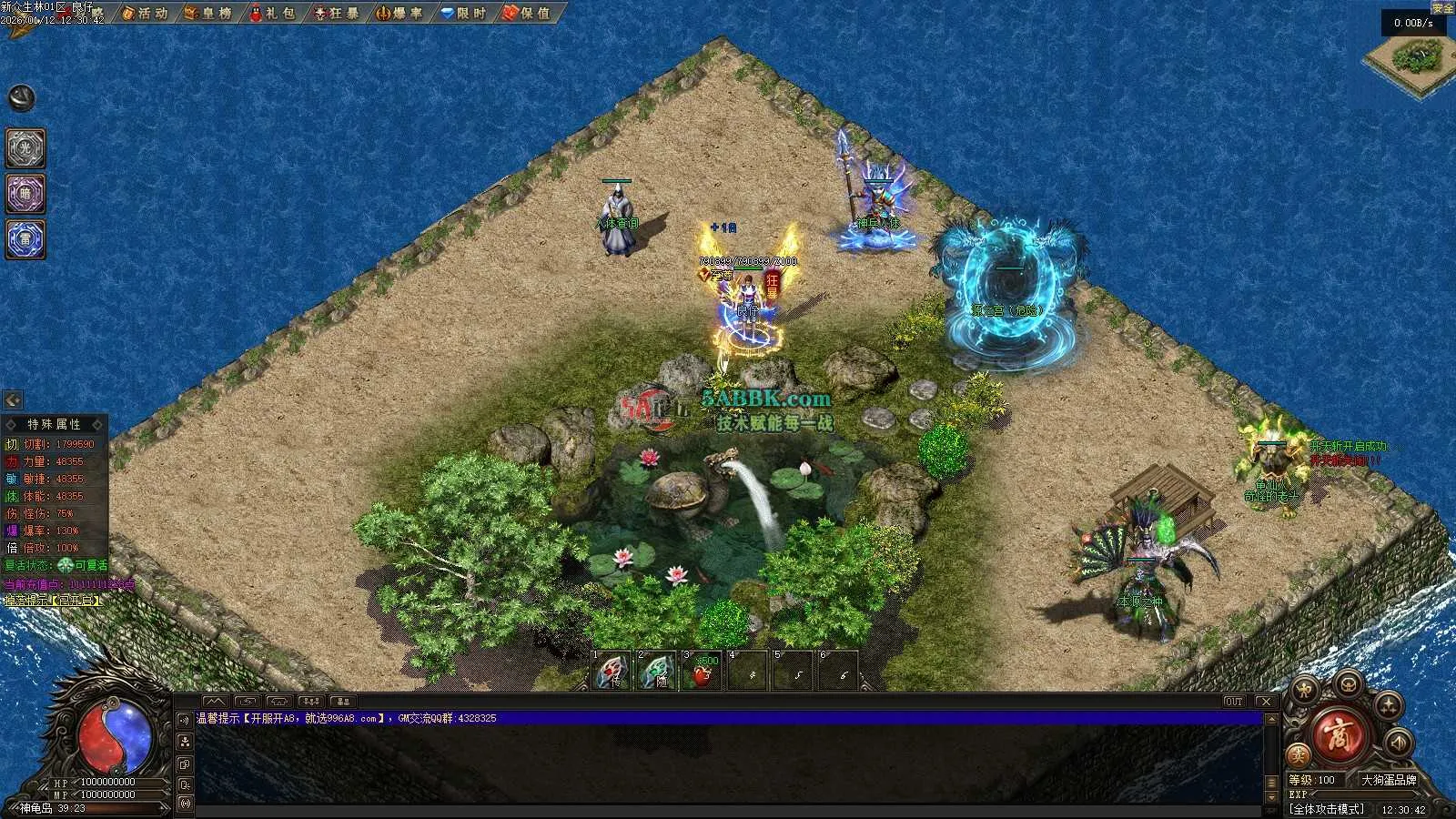Collapse the 特殊属性 panel with the arrow
The height and width of the screenshot is (819, 1456).
click(x=13, y=399)
